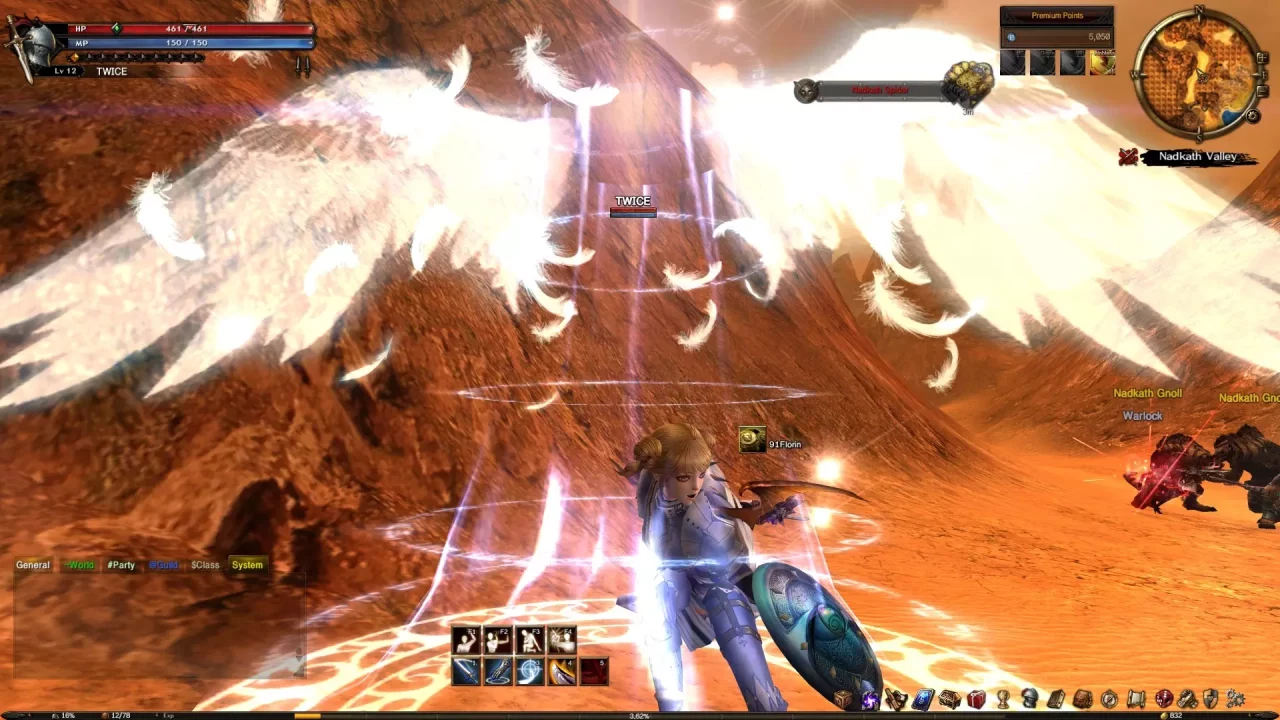1280x720 pixels.
Task: Select the Party chat tab
Action: pyautogui.click(x=121, y=565)
